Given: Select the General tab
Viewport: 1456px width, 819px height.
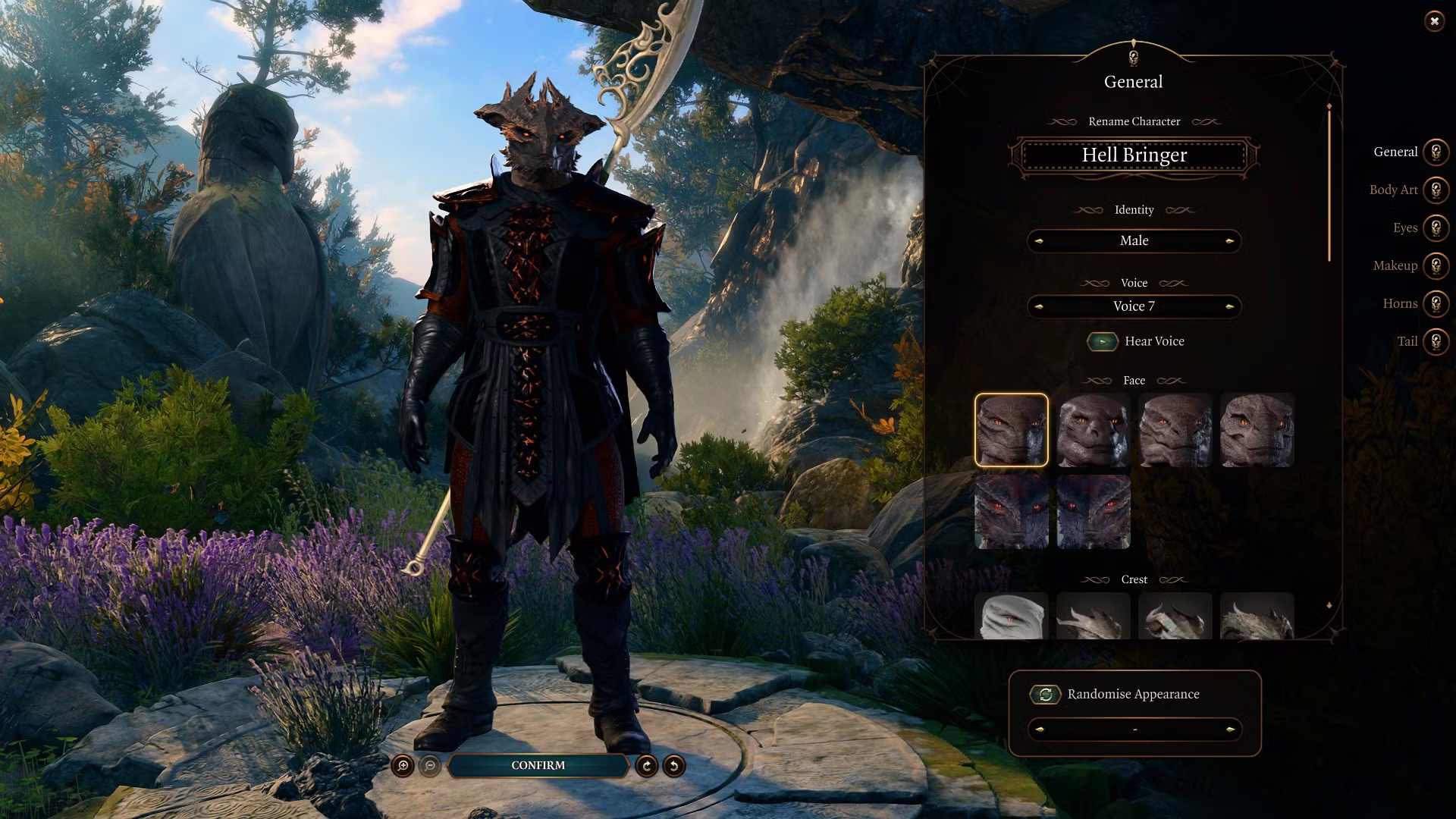Looking at the screenshot, I should [1435, 152].
